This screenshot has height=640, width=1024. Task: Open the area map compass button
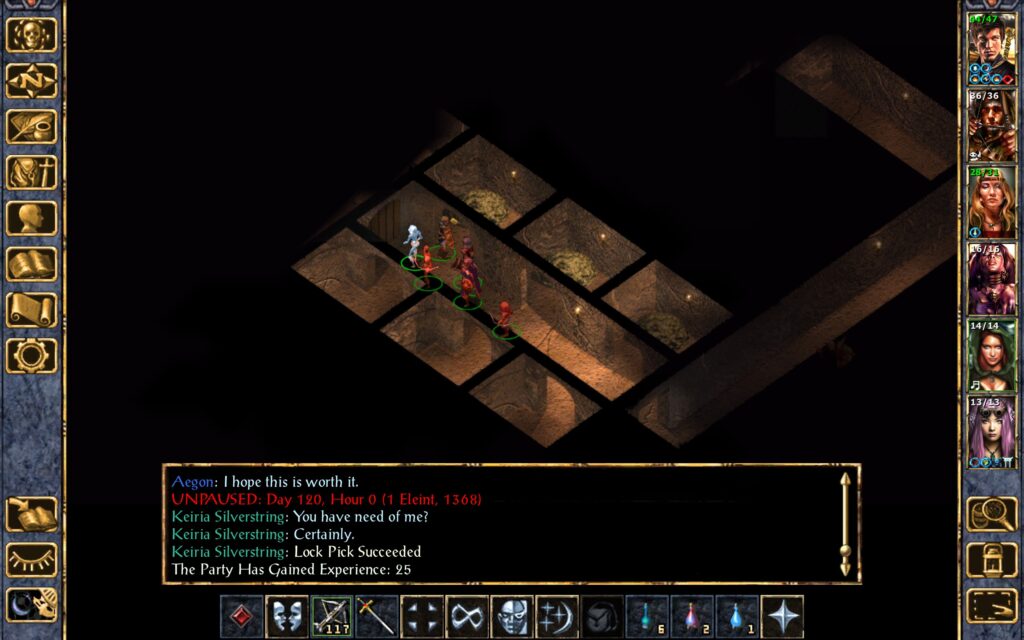pos(32,81)
